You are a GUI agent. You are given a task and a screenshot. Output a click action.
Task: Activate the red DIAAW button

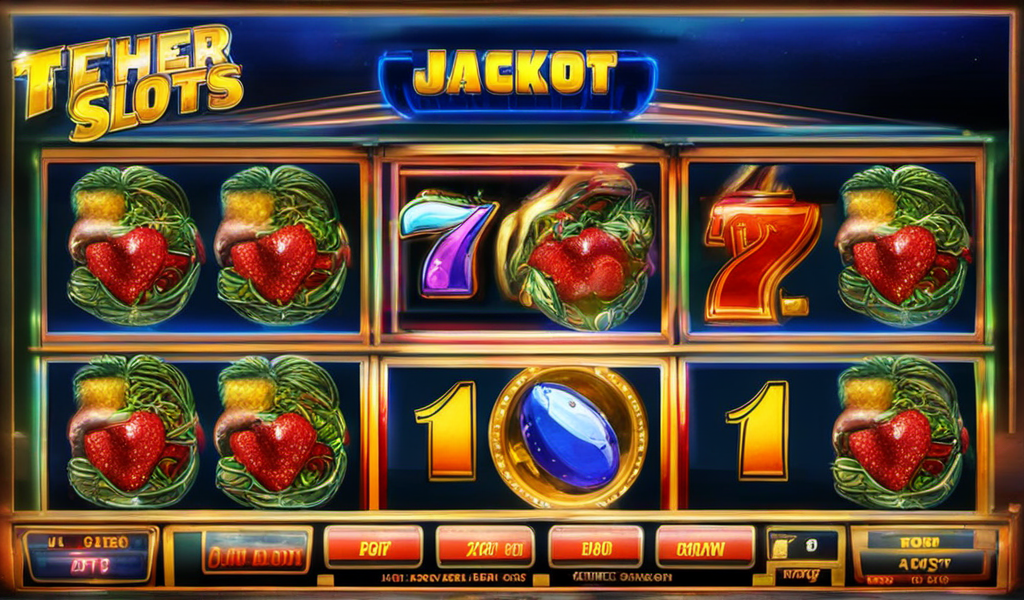tap(704, 548)
